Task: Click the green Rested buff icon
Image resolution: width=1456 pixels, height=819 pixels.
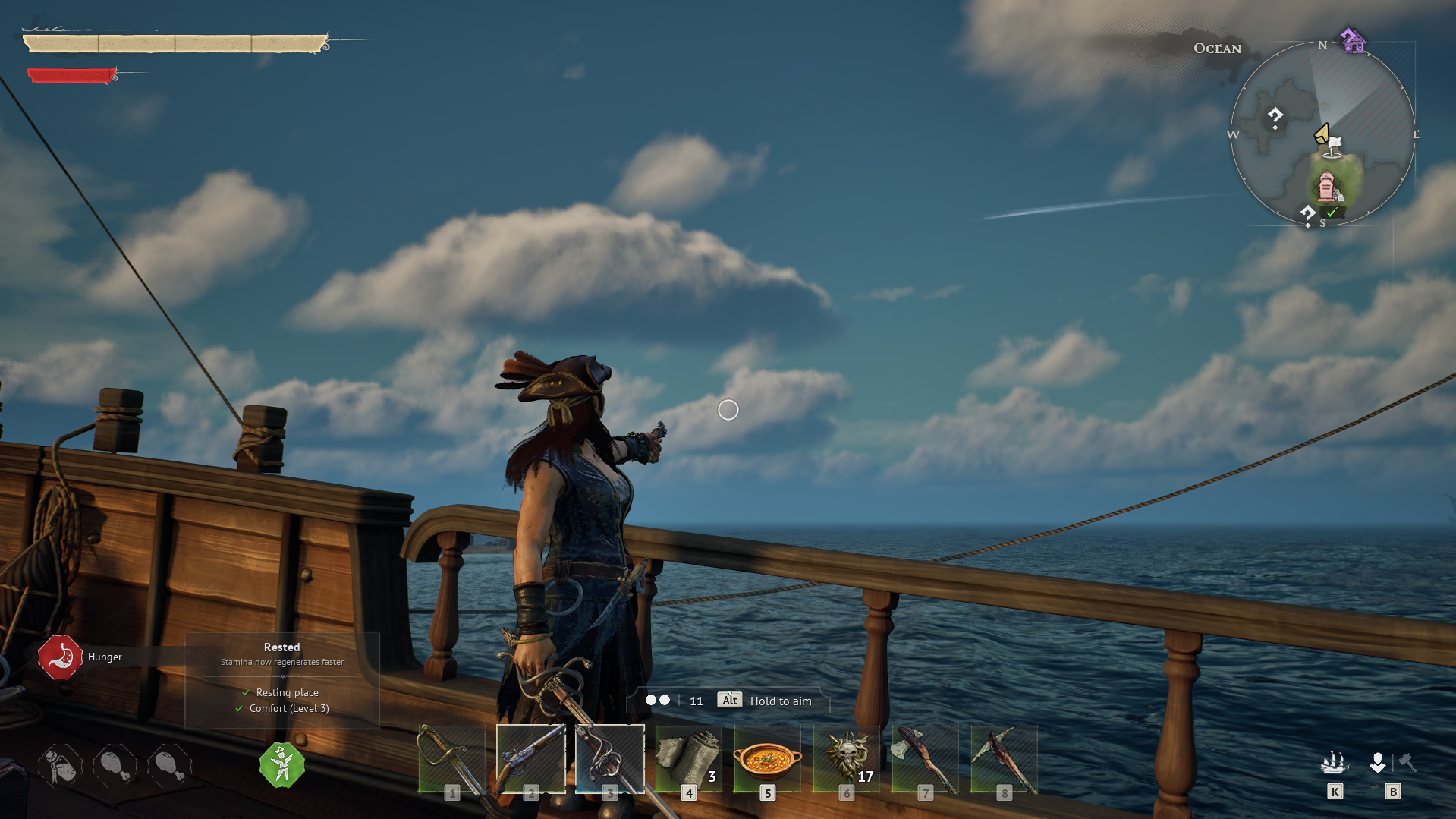Action: point(281,765)
